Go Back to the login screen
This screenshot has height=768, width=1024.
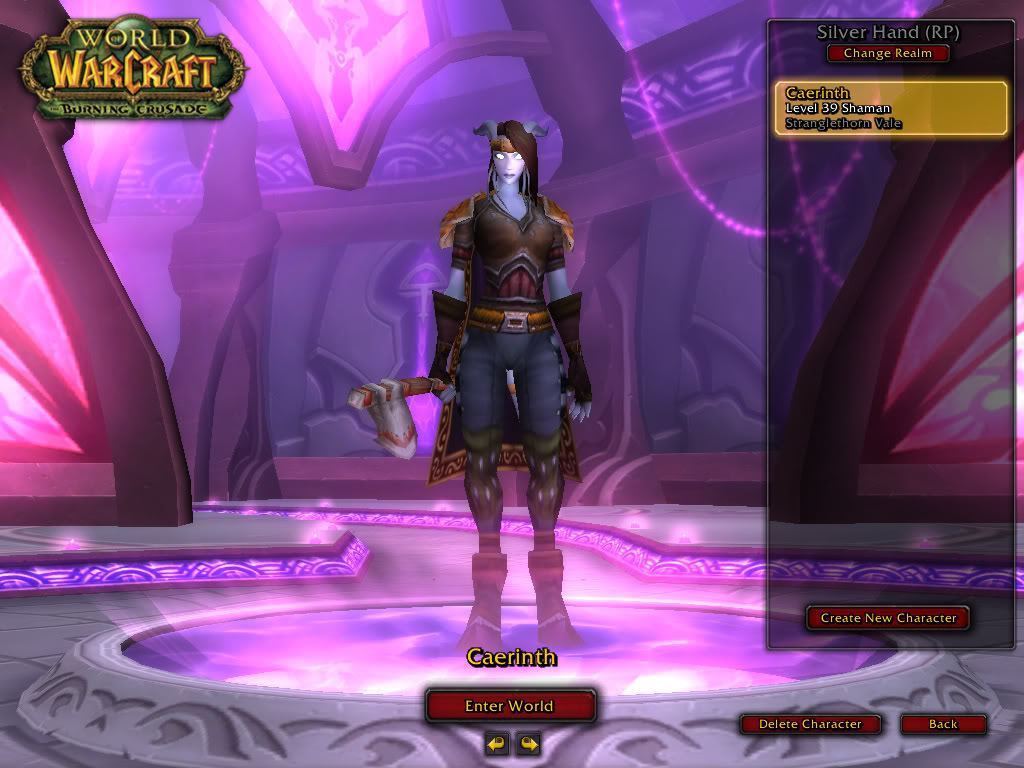click(x=943, y=724)
